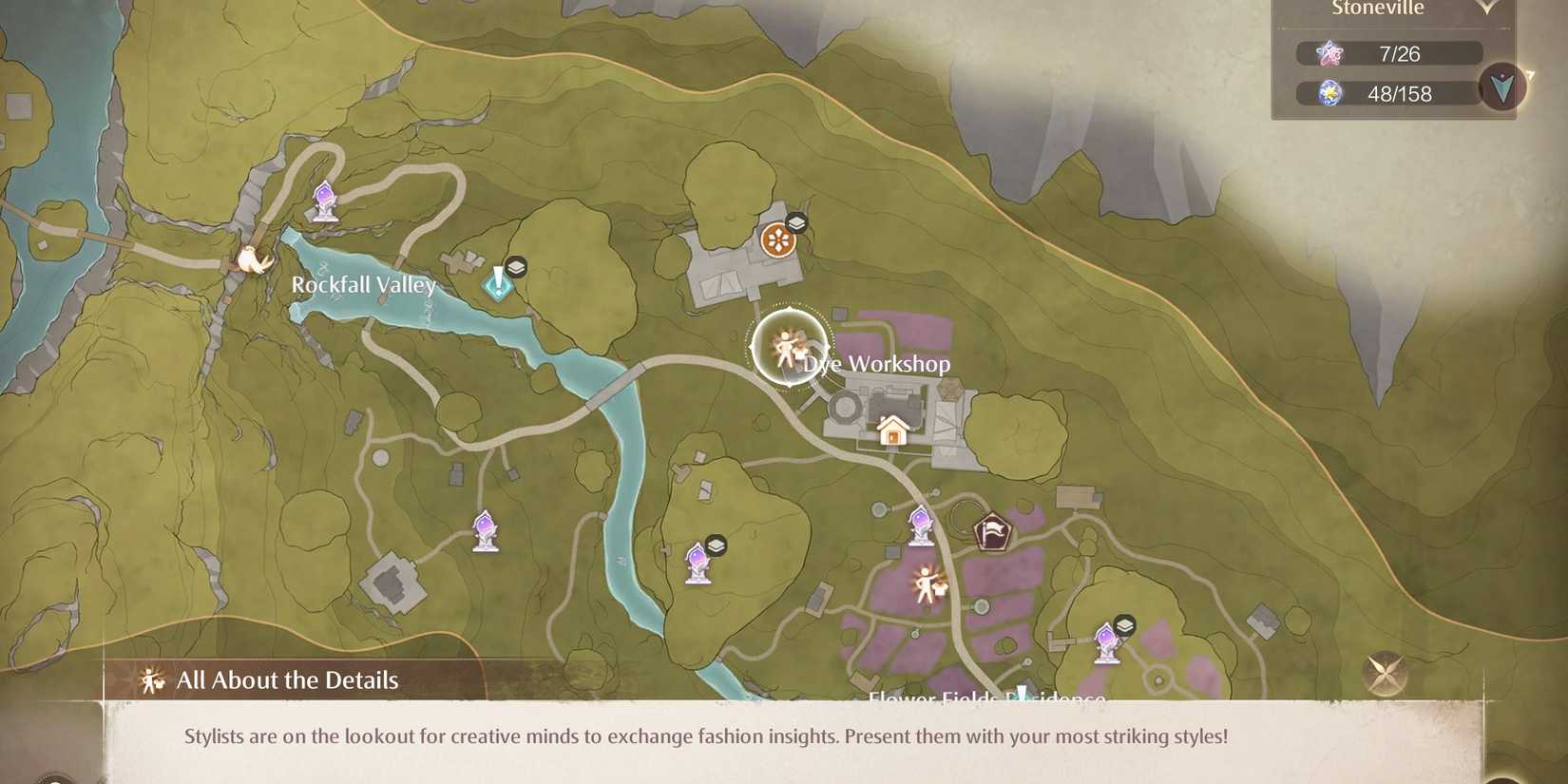1568x784 pixels.
Task: Click the pink star collectible icon in Stoneville panel
Action: 1329,53
